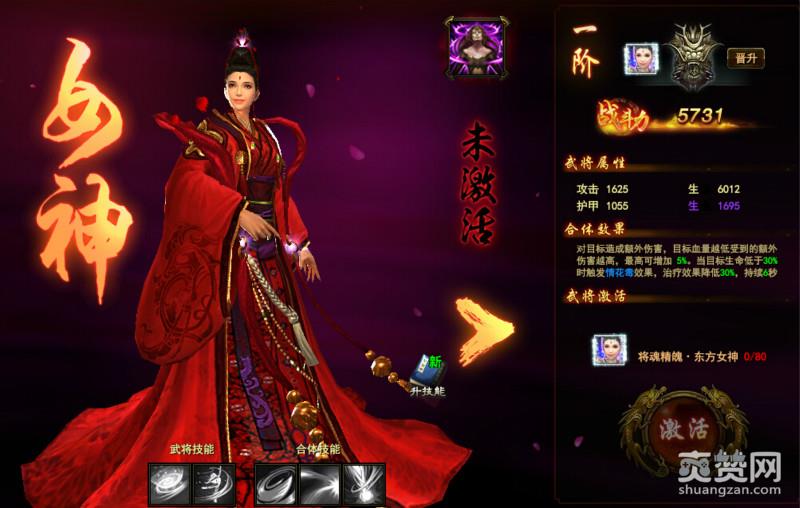Choose the glowing orb burst combo skill
The width and height of the screenshot is (800, 508).
pyautogui.click(x=364, y=483)
